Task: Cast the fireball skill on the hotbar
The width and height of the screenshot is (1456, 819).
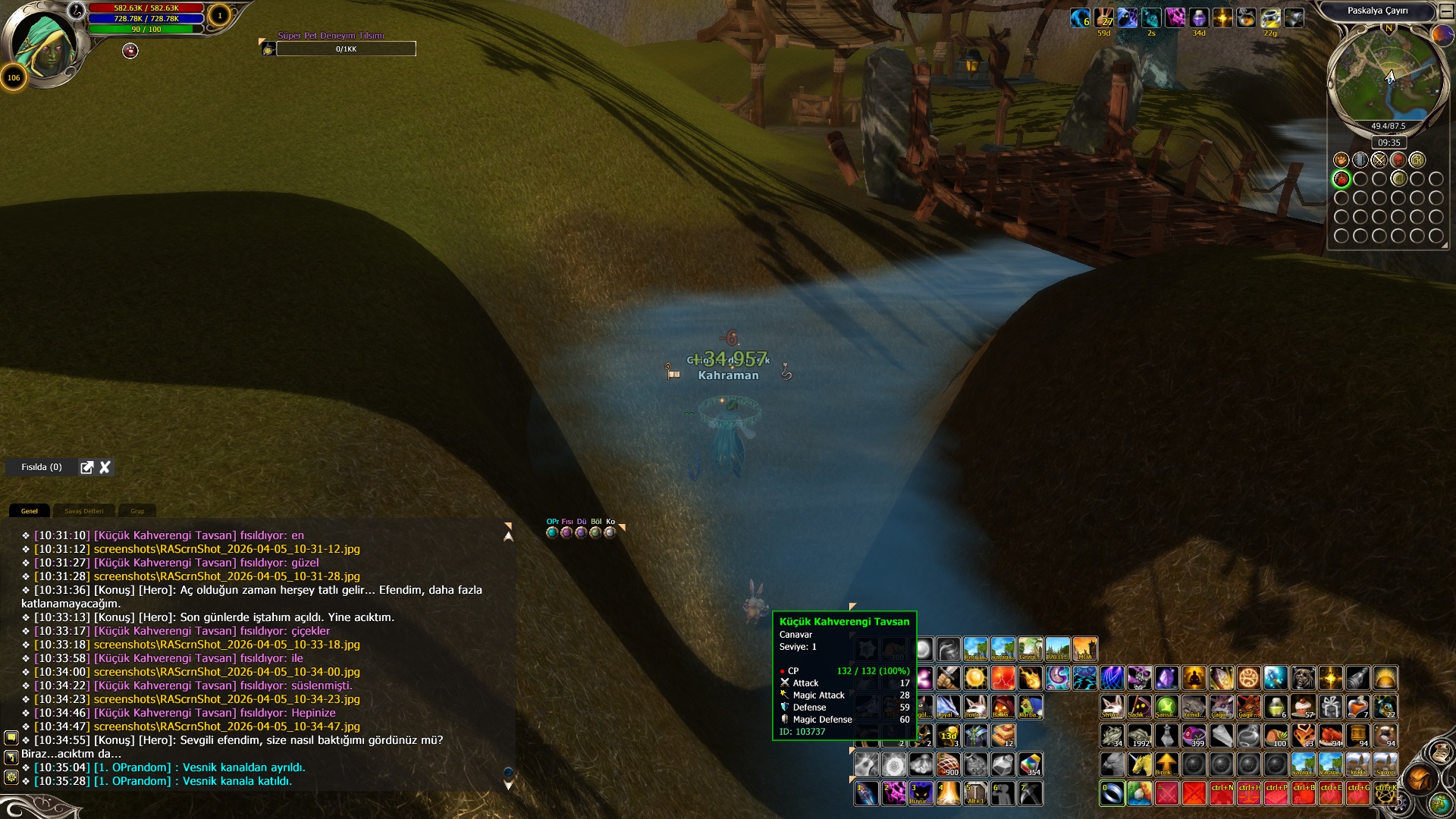Action: [x=1030, y=677]
